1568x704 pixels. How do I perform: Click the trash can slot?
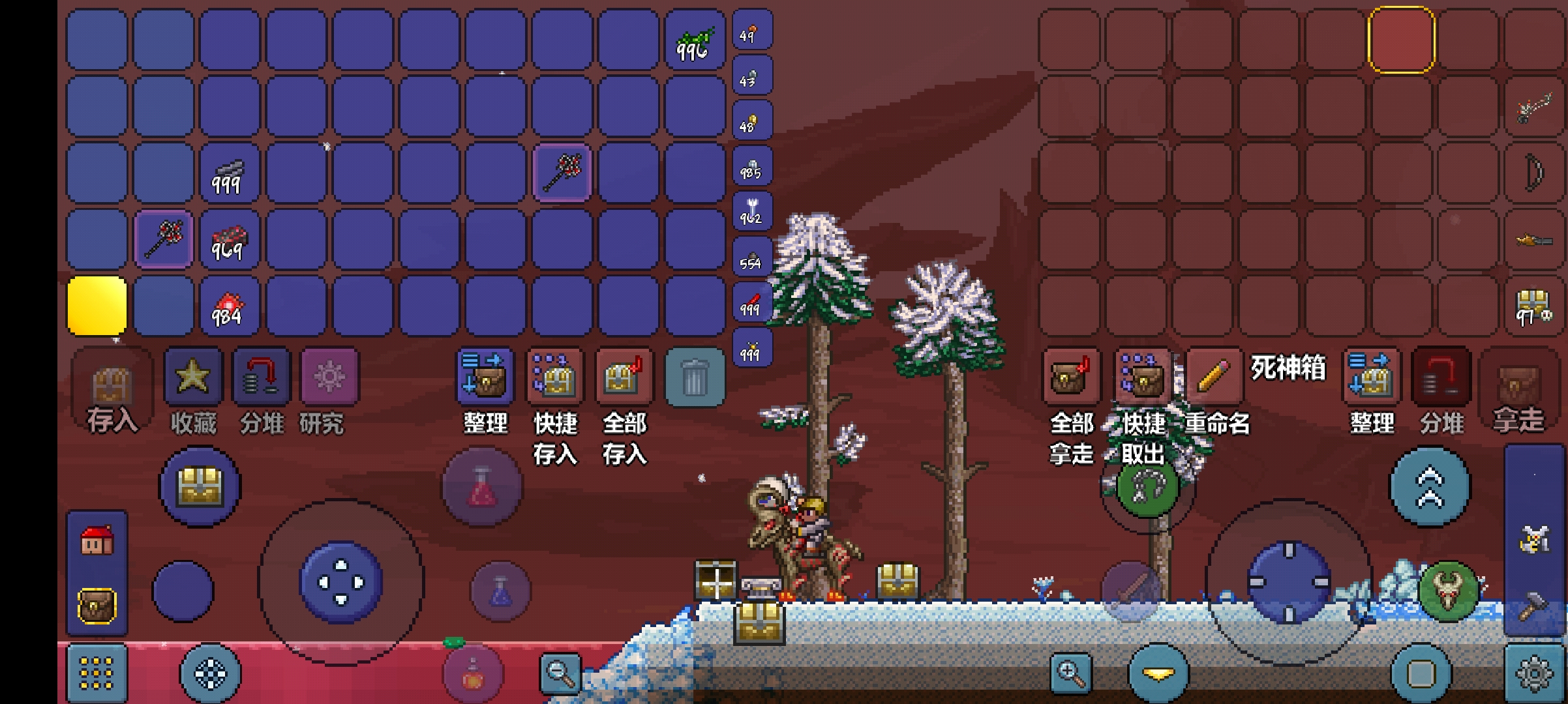[694, 377]
